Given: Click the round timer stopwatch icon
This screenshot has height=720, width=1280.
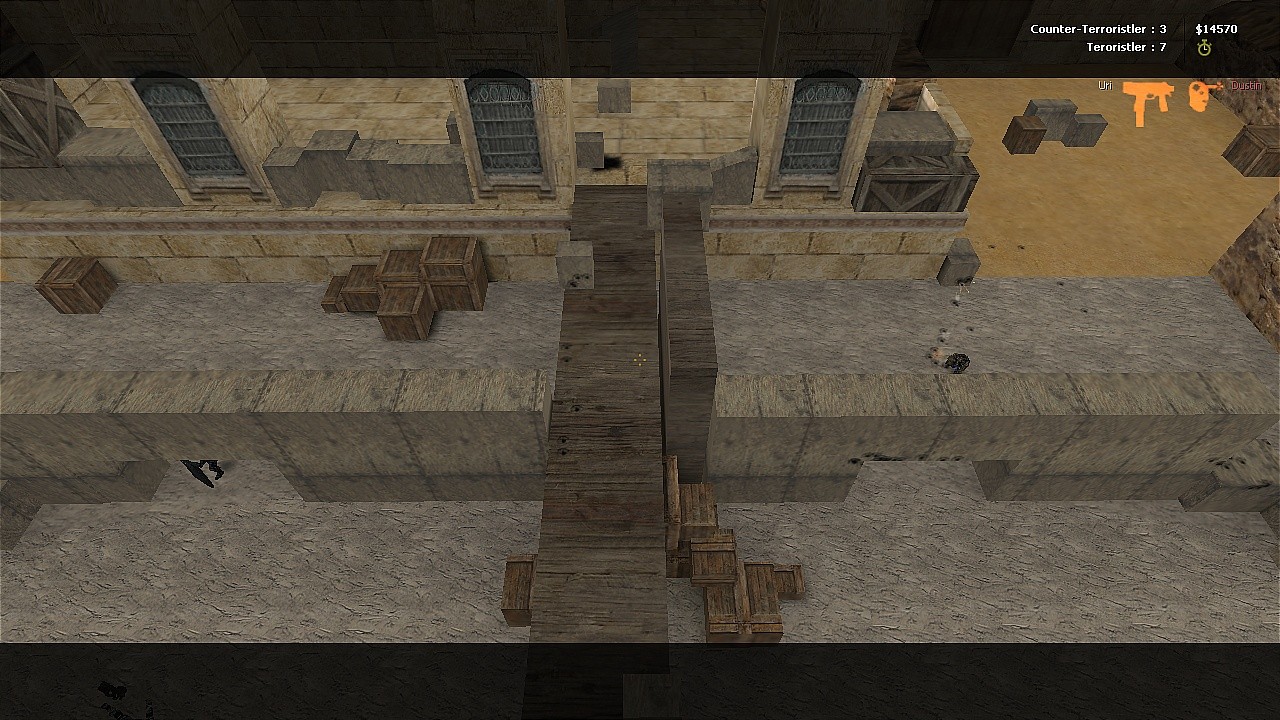Looking at the screenshot, I should click(x=1204, y=48).
